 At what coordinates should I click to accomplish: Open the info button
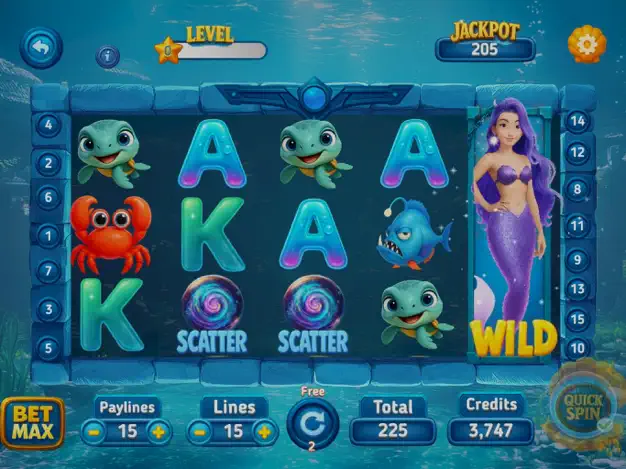pos(108,57)
